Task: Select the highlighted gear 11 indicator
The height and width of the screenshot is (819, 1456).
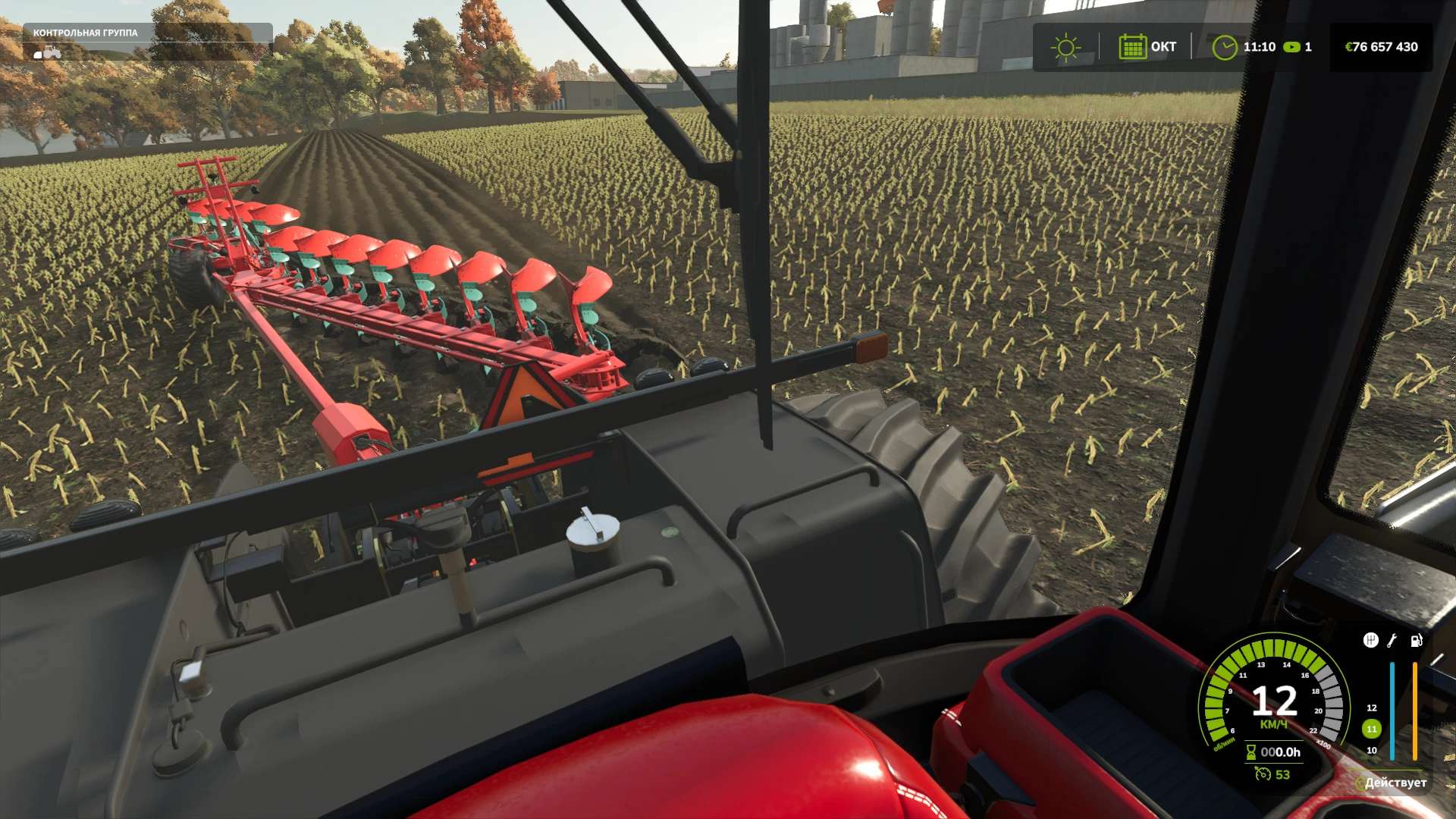Action: pyautogui.click(x=1371, y=729)
